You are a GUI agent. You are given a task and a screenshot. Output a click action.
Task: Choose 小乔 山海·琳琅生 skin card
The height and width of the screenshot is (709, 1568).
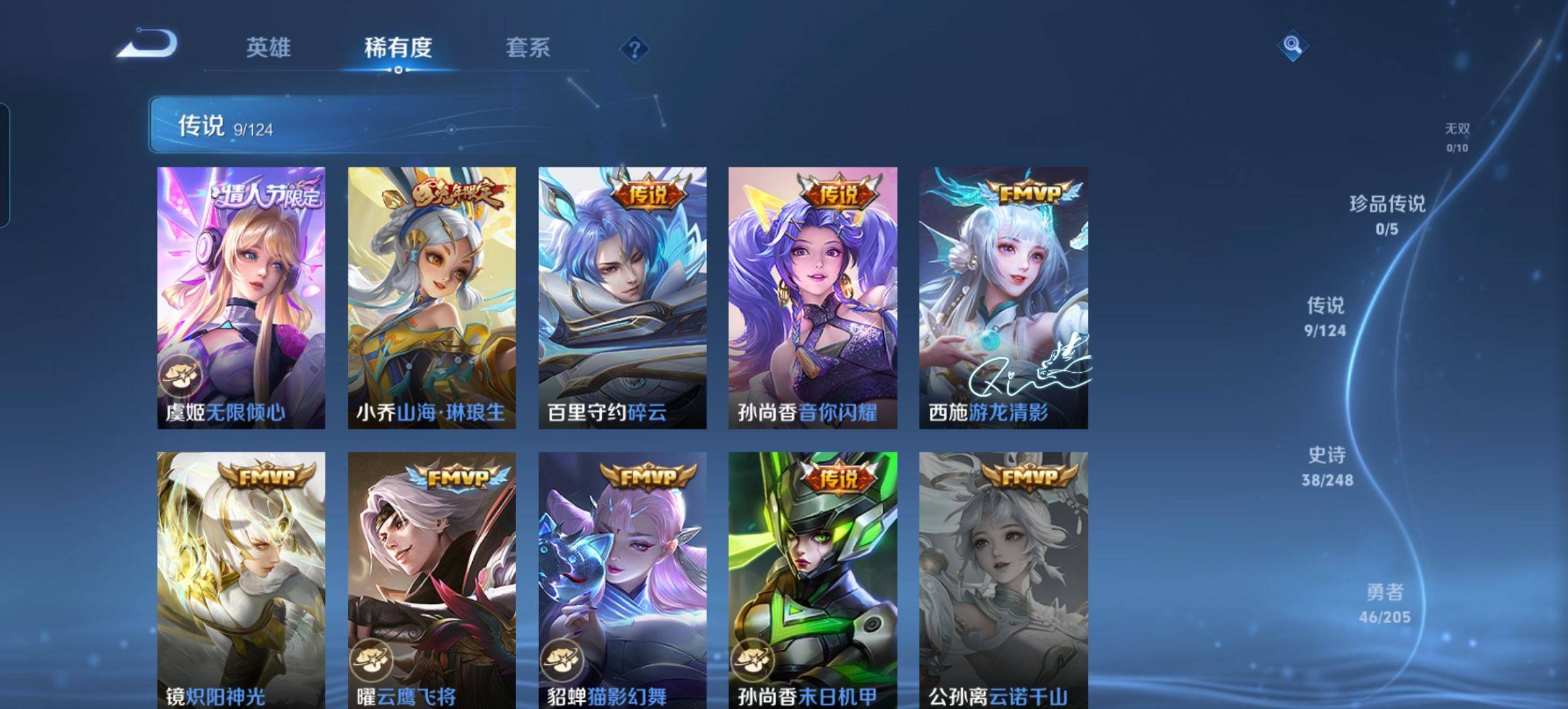point(431,298)
